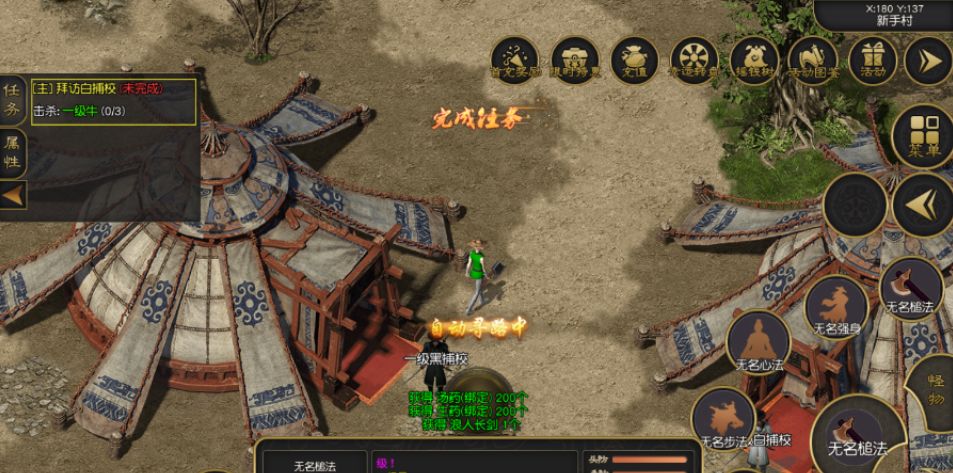The width and height of the screenshot is (953, 473).
Task: Click the arrow button beside the 活动 icon
Action: (927, 60)
